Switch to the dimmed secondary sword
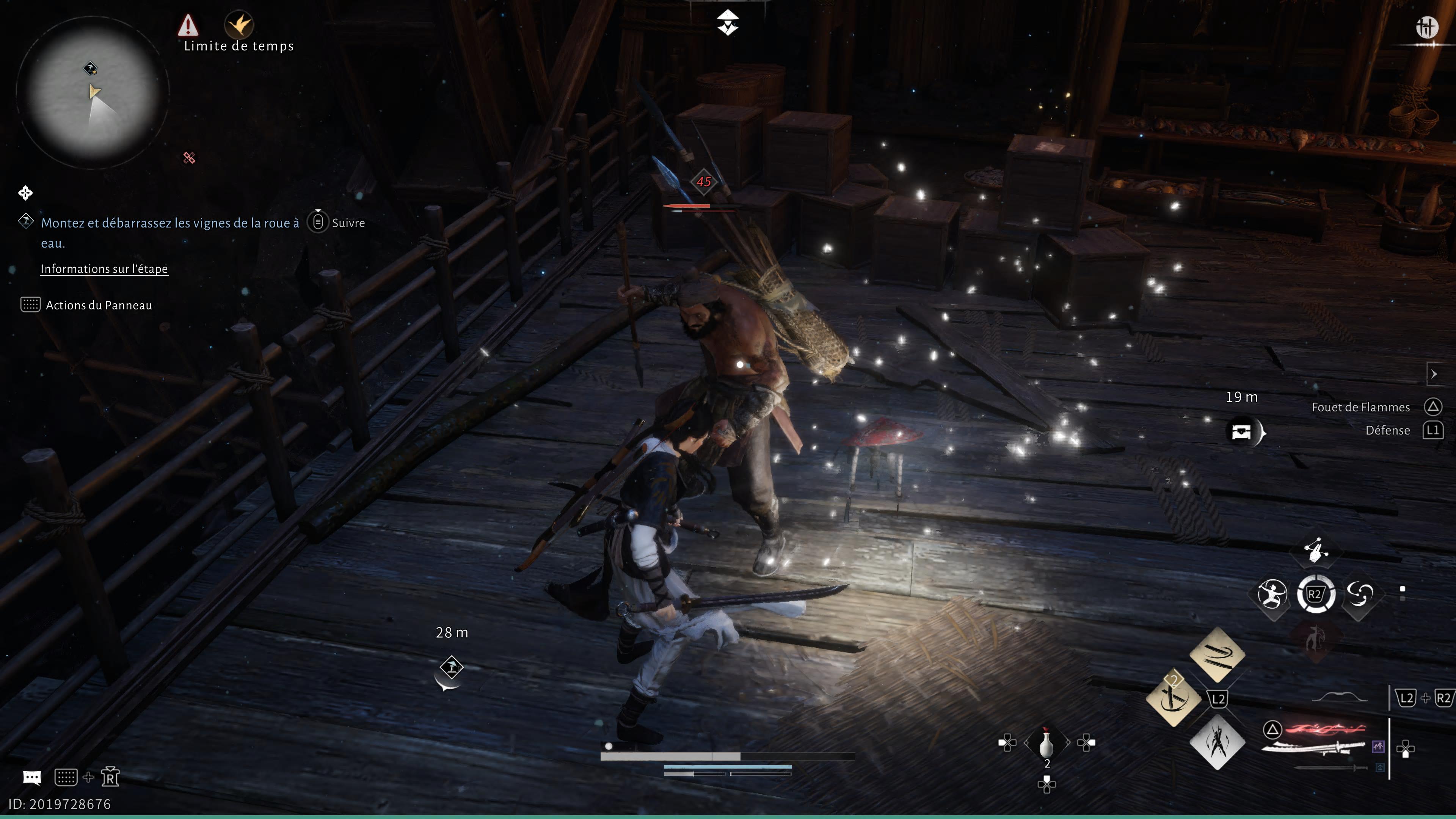The height and width of the screenshot is (819, 1456). [1331, 767]
